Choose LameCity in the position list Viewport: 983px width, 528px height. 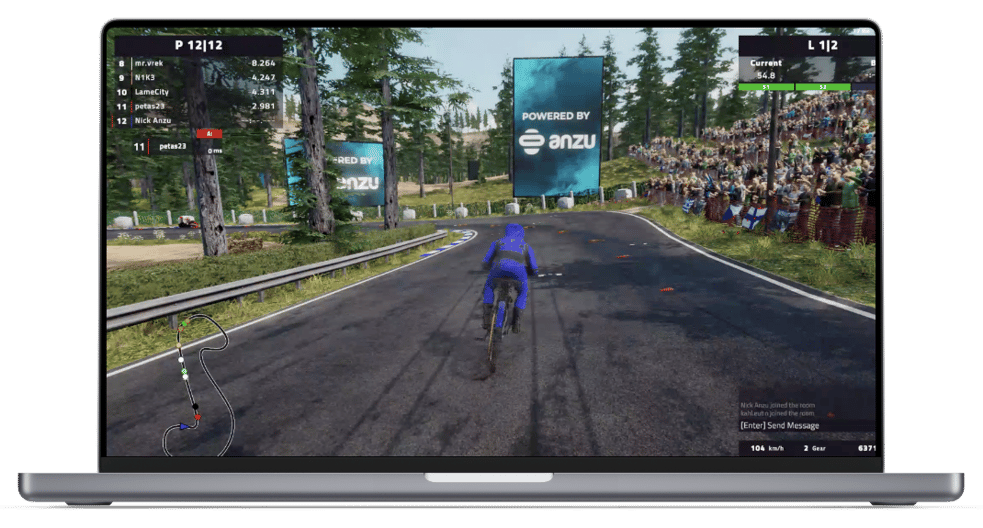(196, 91)
